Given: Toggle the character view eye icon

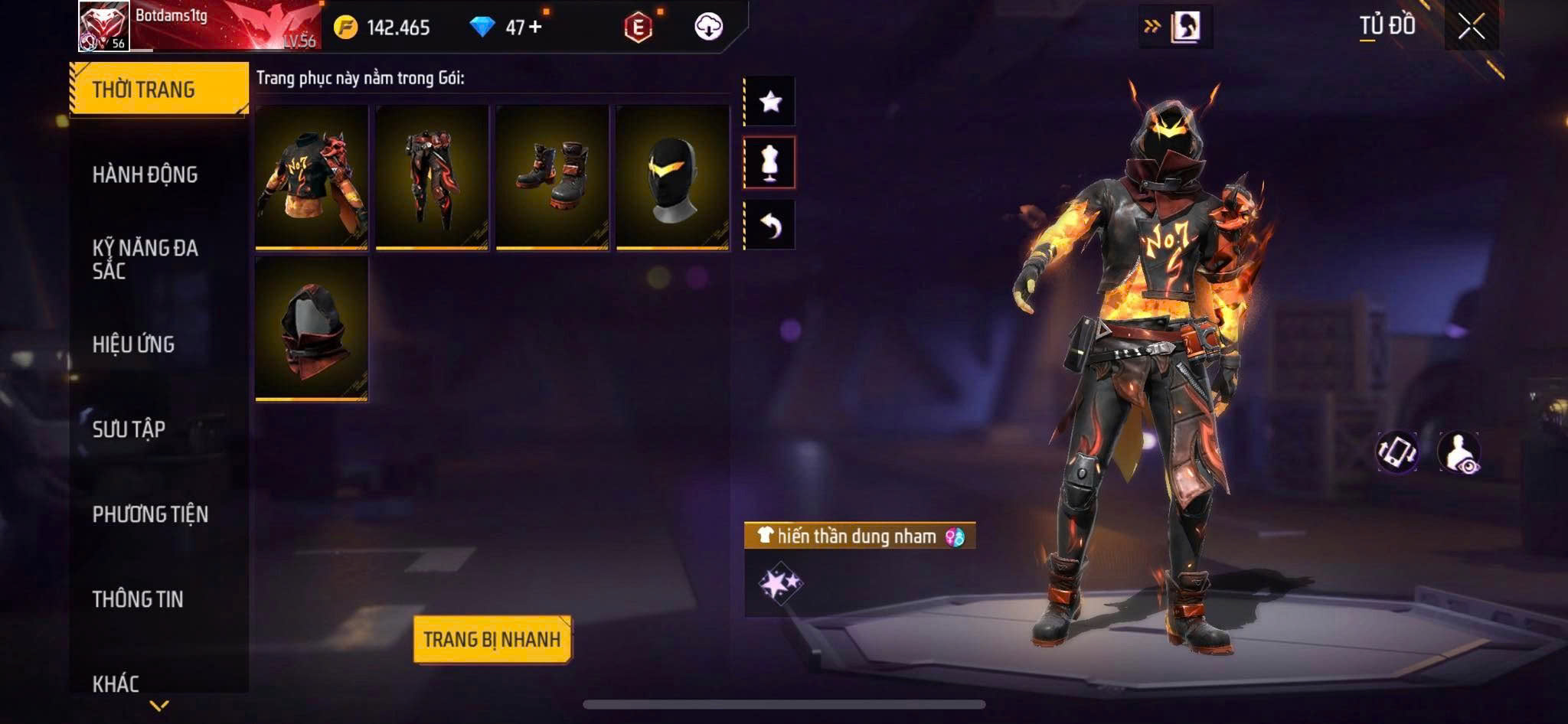Looking at the screenshot, I should [x=1459, y=452].
